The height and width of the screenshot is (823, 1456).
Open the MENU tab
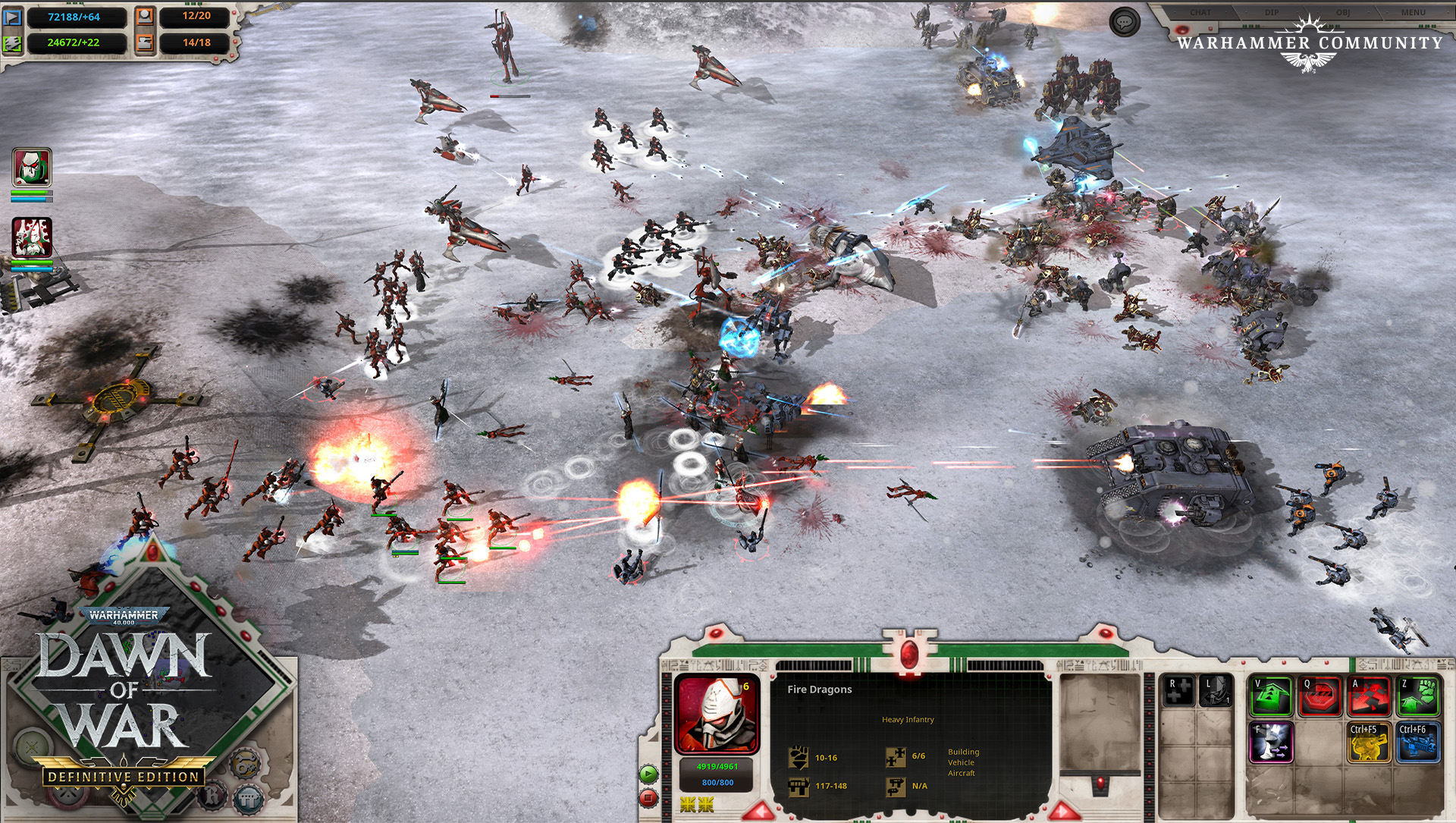point(1413,12)
